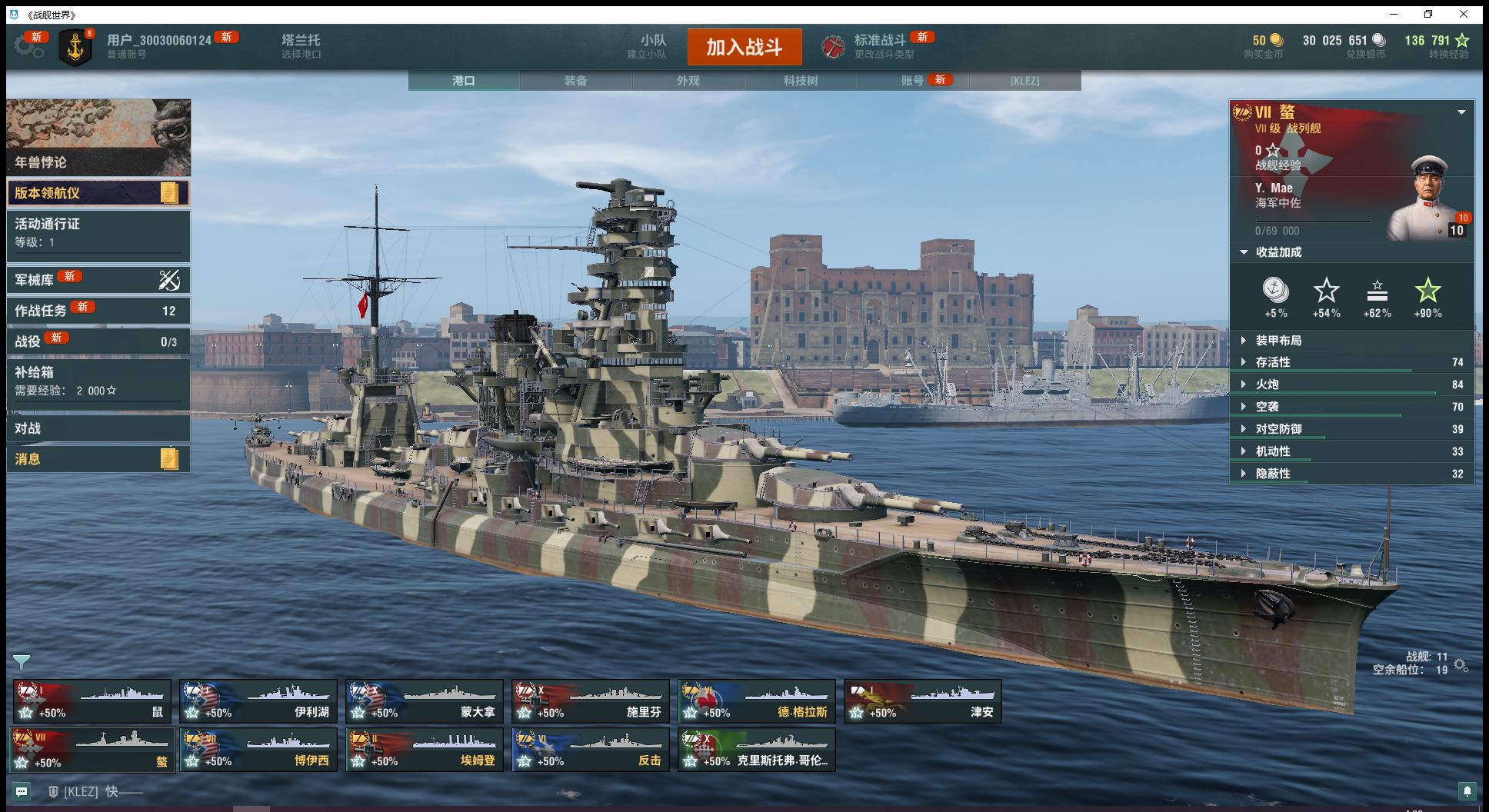Pick the 埃姆登 ship card
Viewport: 1489px width, 812px height.
coord(424,750)
